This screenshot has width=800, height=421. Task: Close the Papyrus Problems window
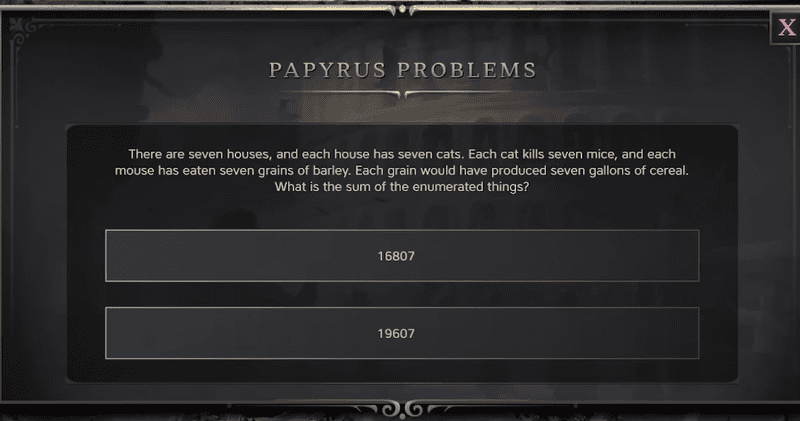click(786, 27)
